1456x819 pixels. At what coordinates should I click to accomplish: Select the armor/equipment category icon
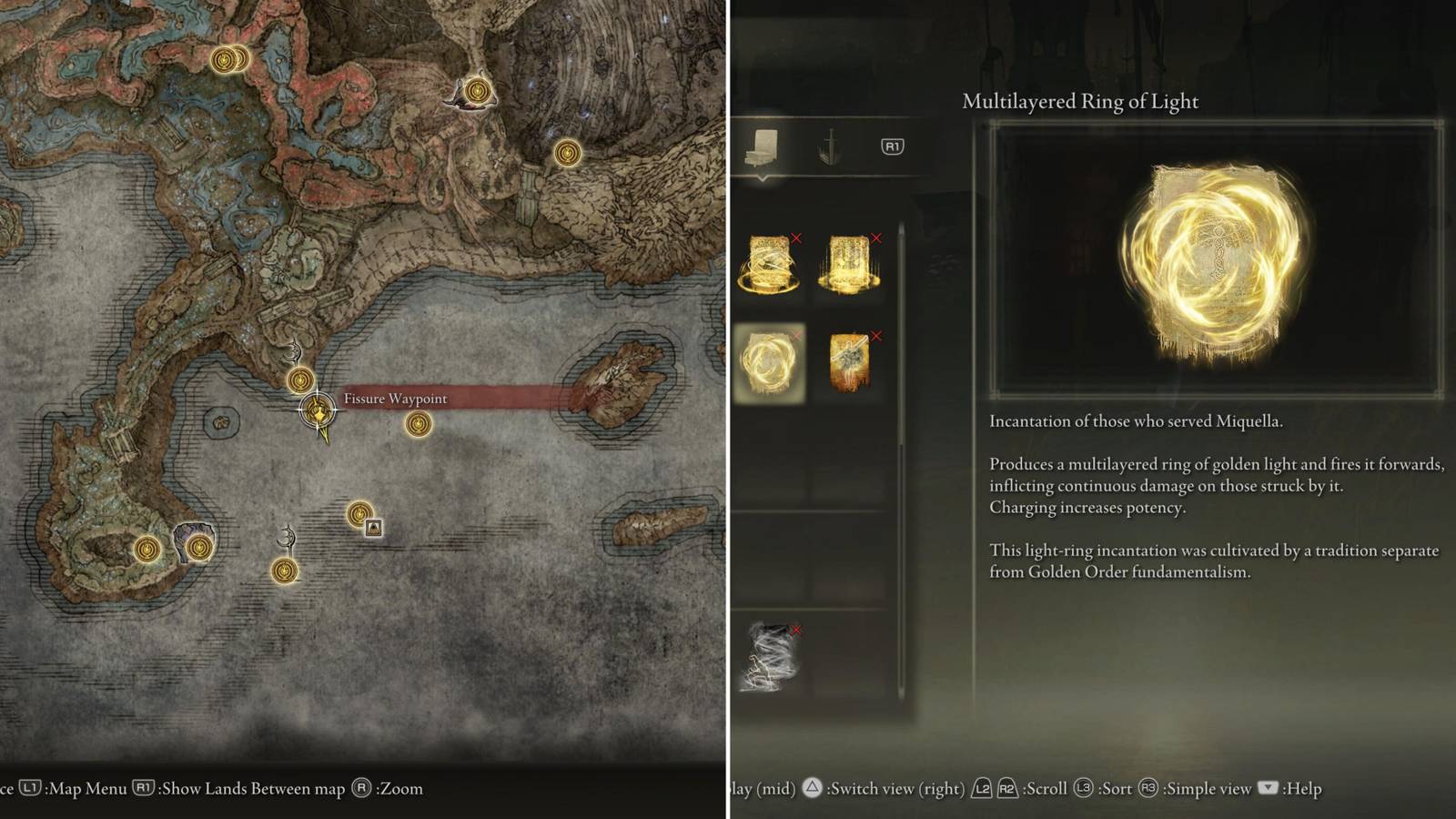point(760,147)
